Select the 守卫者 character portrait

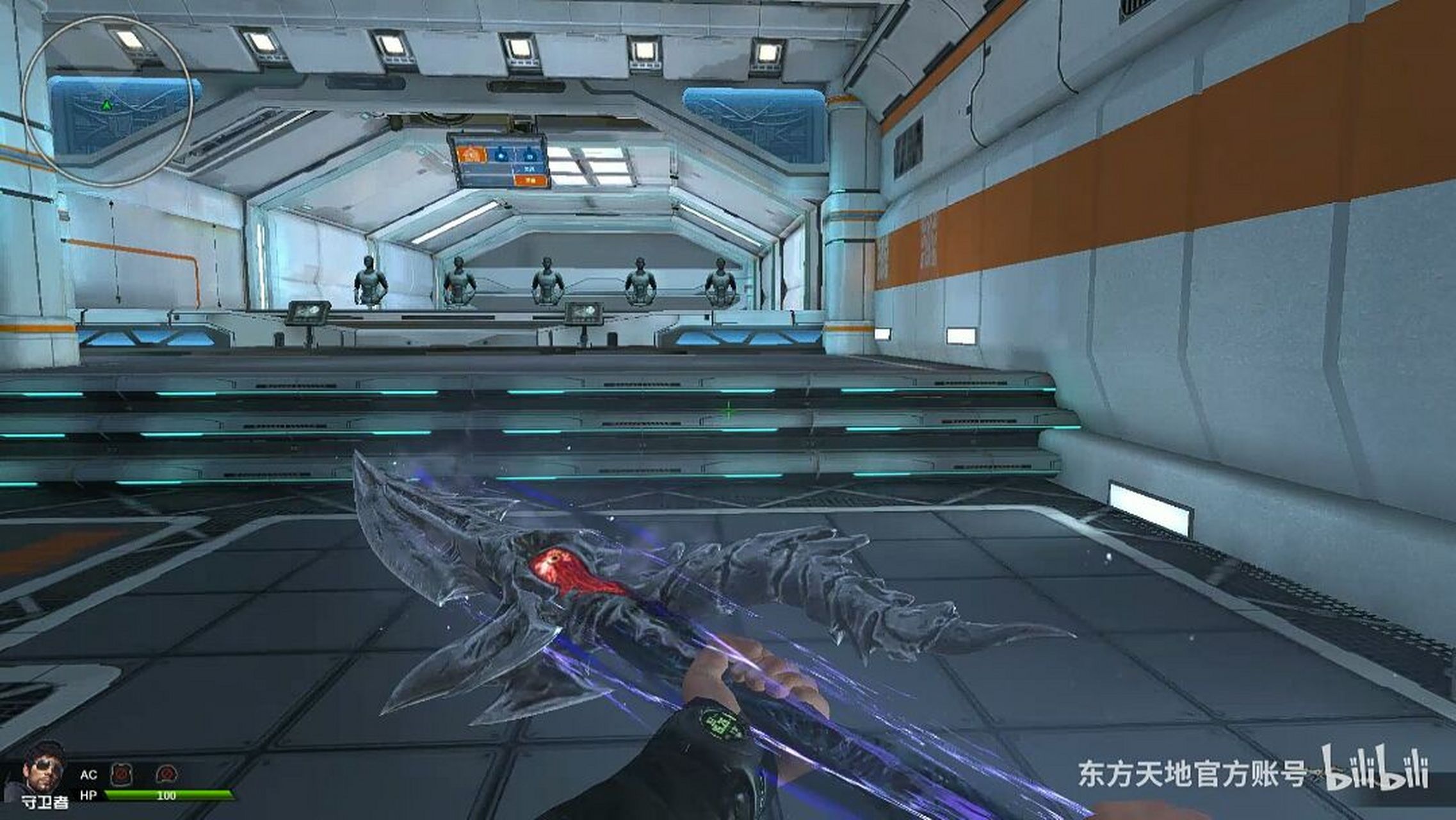[44, 769]
